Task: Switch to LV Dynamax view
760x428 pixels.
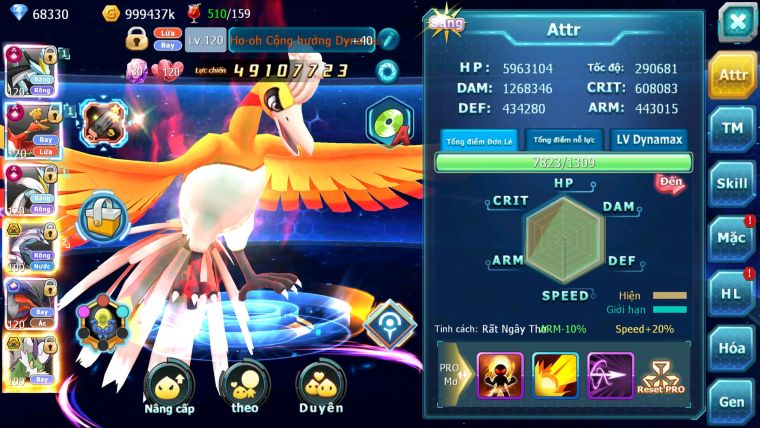Action: (649, 140)
